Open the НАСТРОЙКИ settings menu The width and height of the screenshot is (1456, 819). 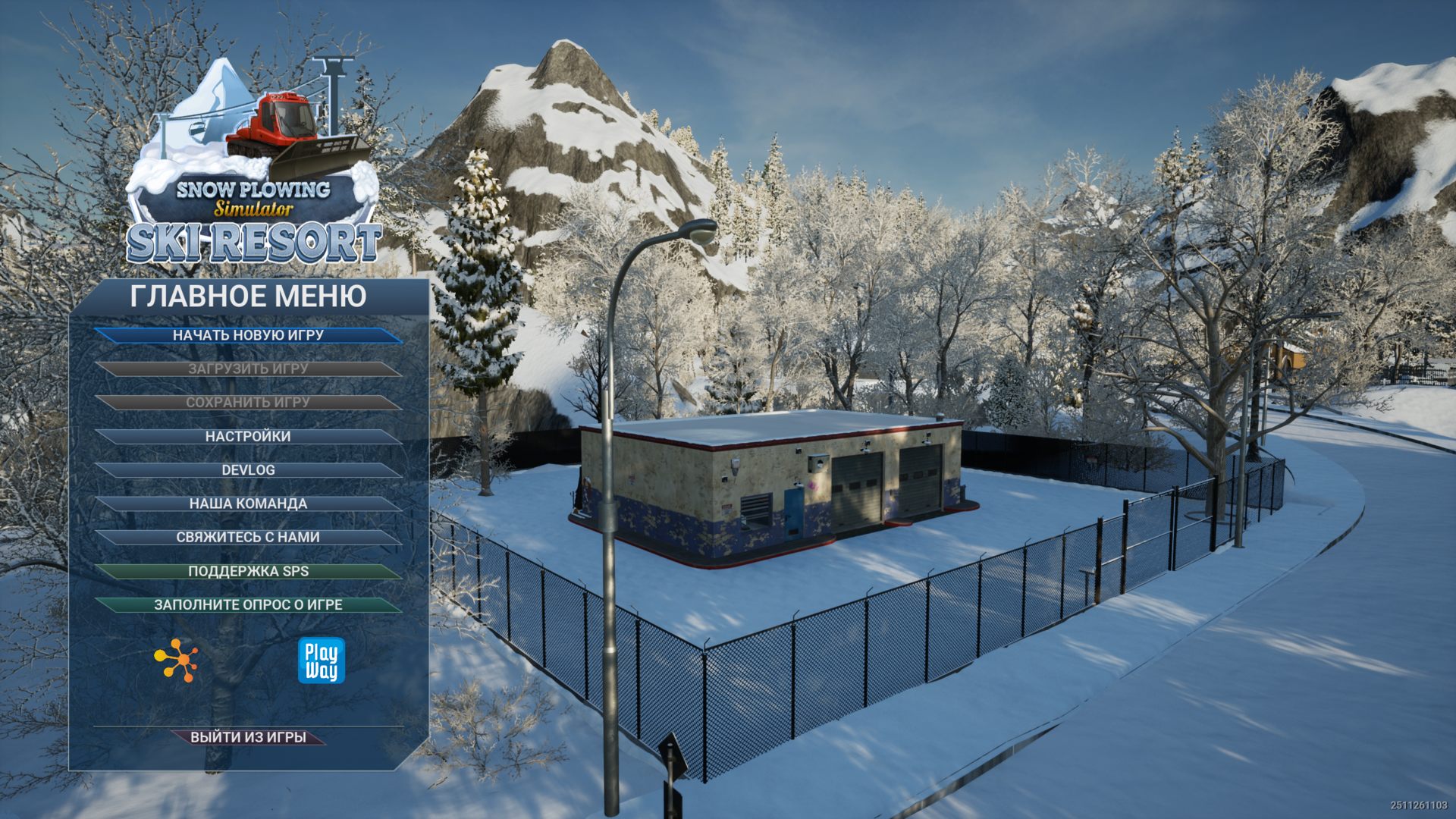point(248,437)
